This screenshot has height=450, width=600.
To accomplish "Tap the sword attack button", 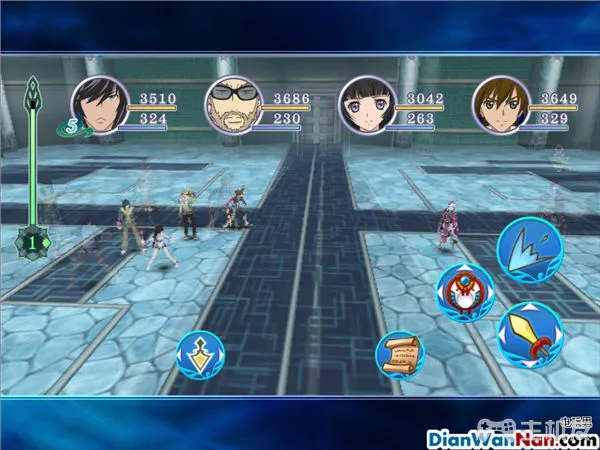I will 529,335.
